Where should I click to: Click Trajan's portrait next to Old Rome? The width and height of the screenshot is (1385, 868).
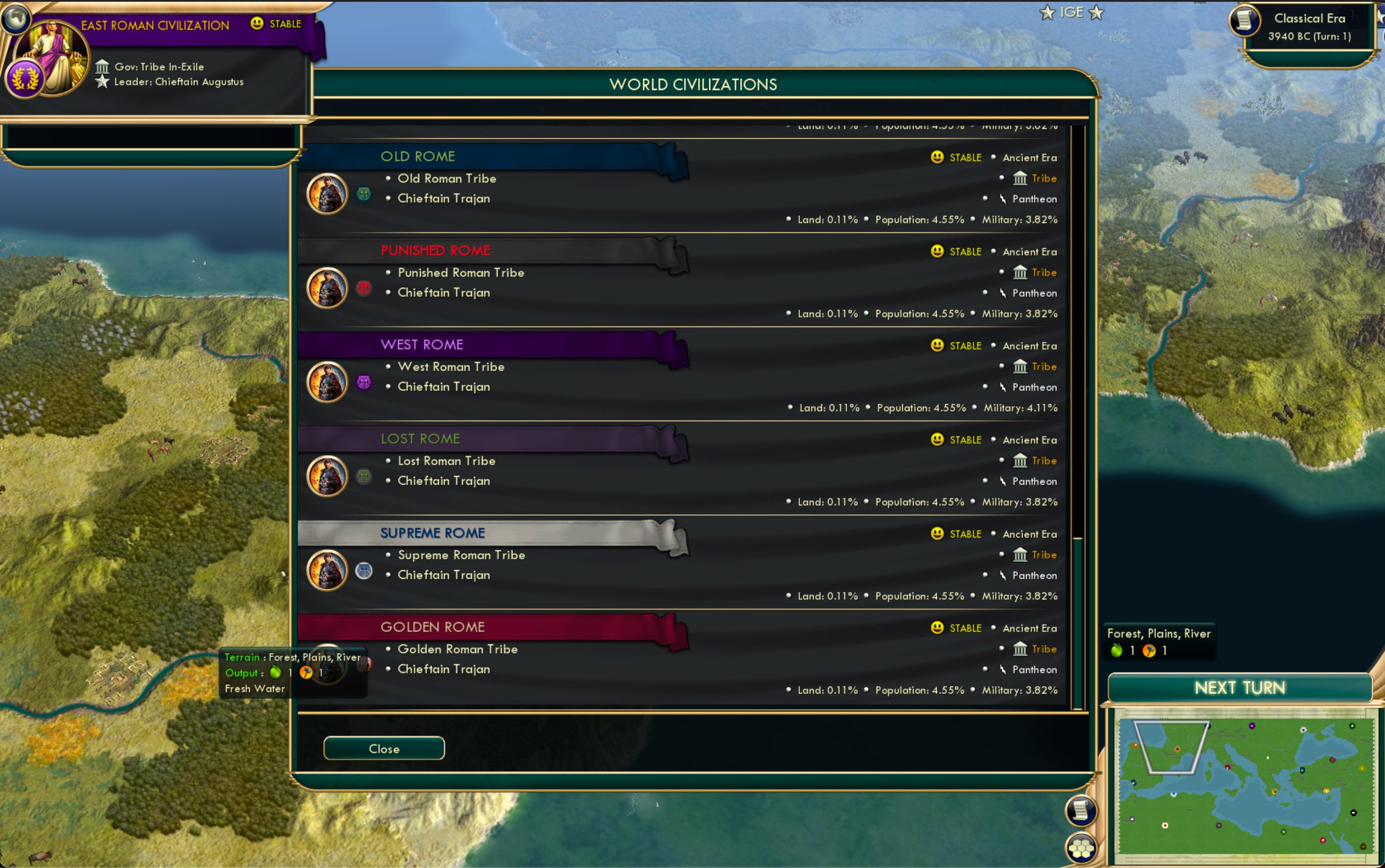327,193
